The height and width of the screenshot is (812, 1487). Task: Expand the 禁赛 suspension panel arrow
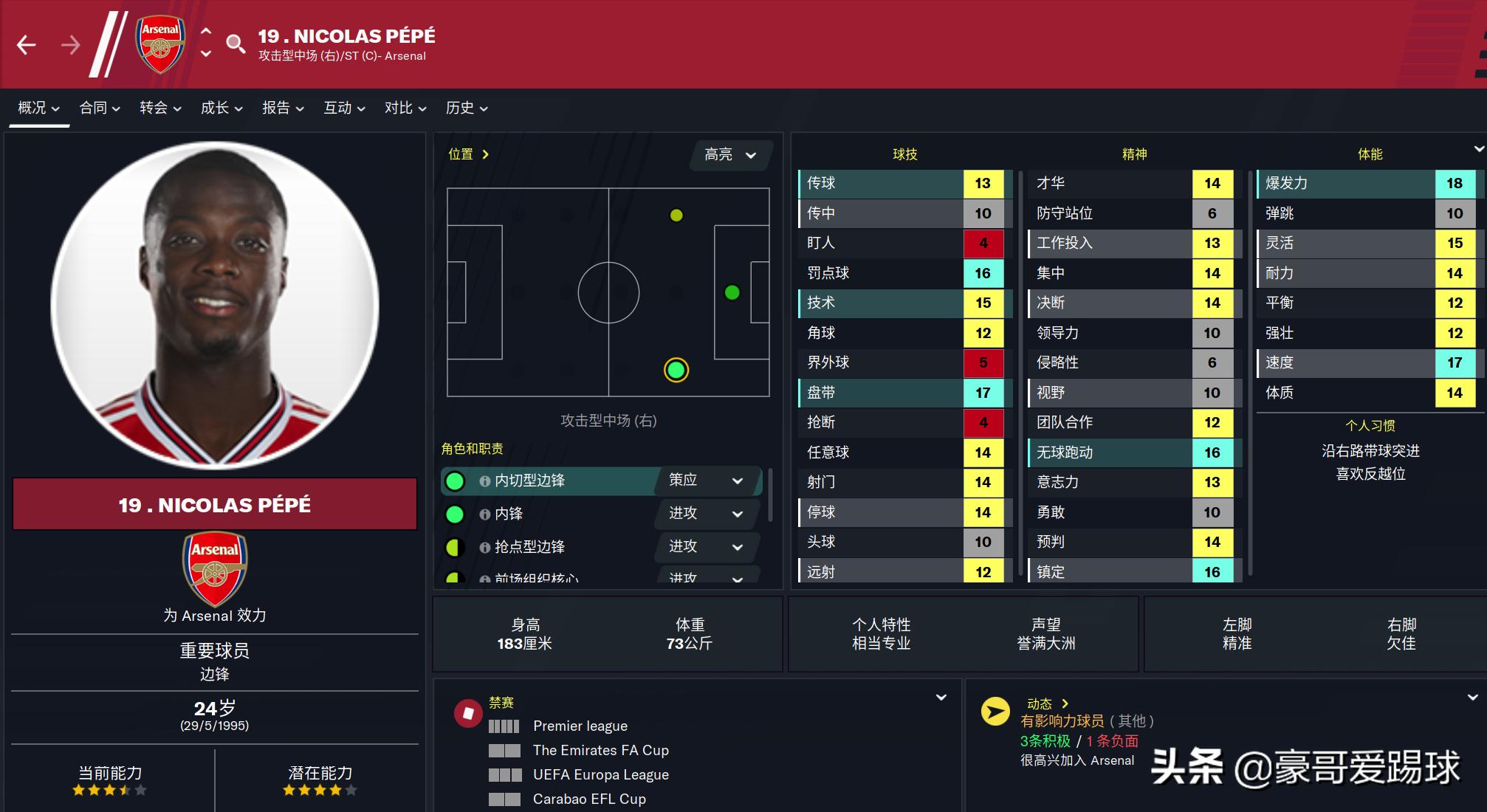tap(941, 698)
